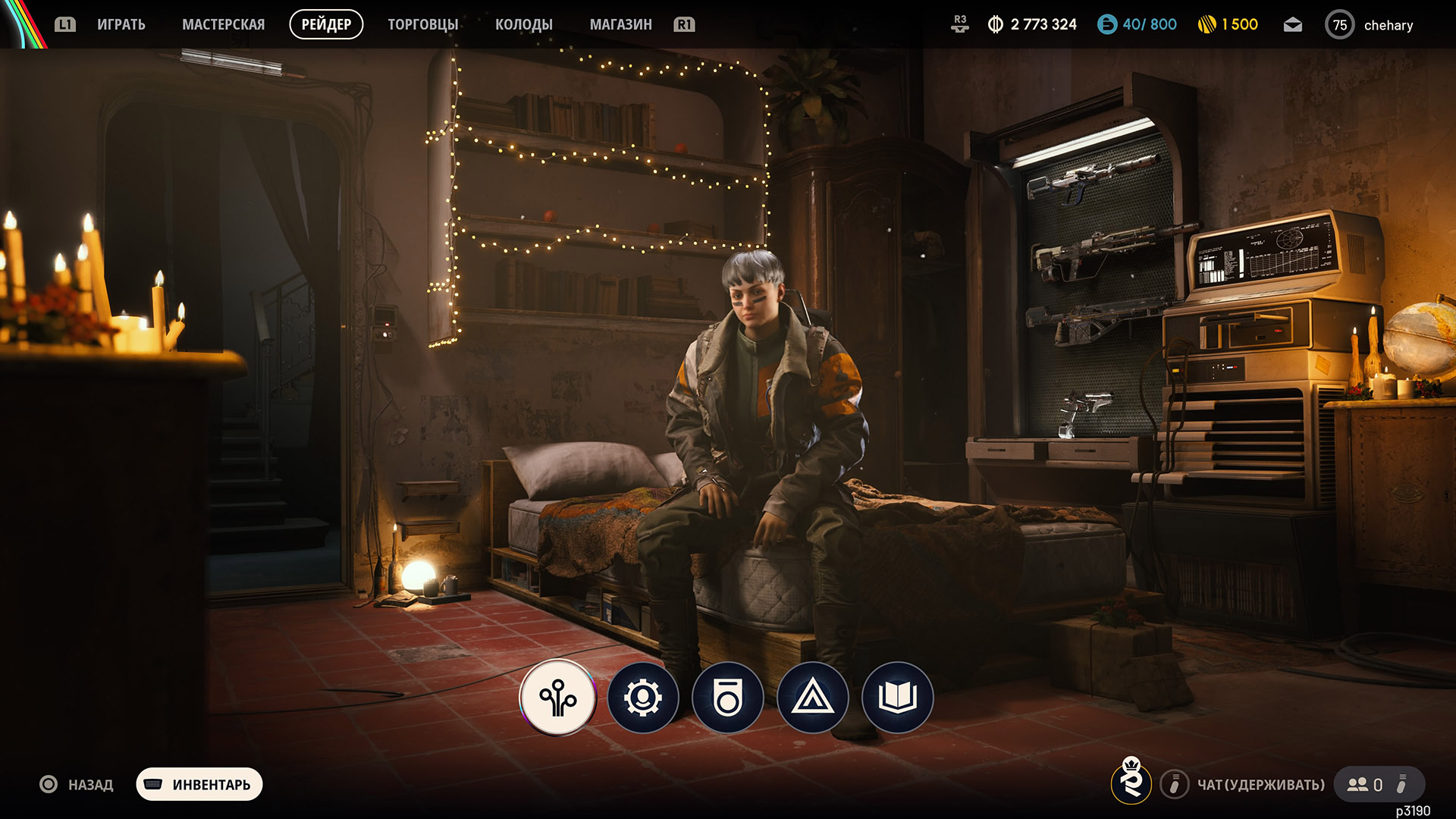Open the book codex icon
Image resolution: width=1456 pixels, height=819 pixels.
point(898,698)
